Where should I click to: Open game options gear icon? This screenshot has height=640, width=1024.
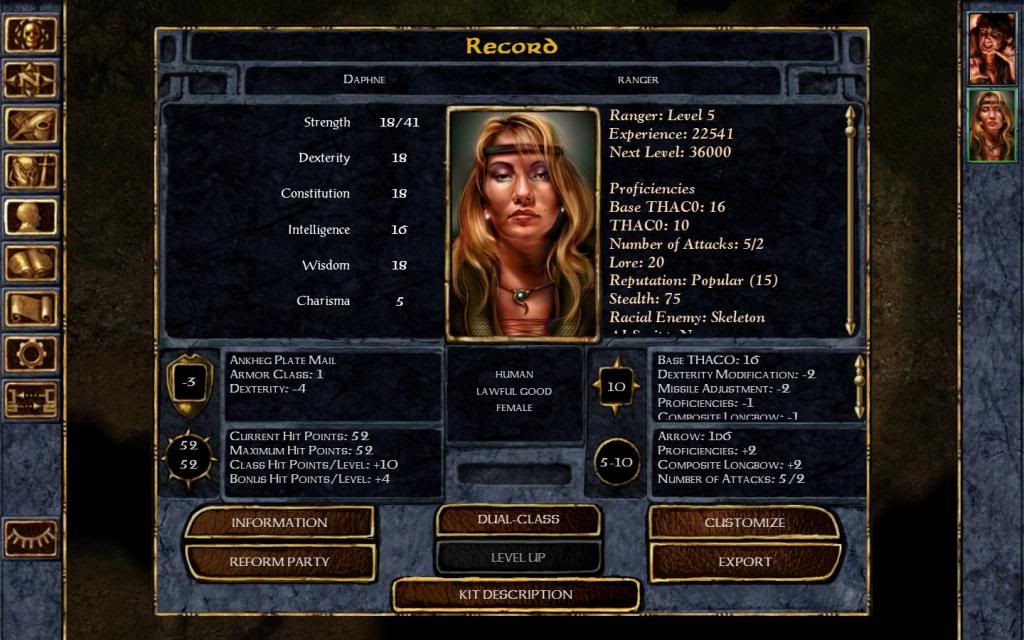(x=31, y=354)
